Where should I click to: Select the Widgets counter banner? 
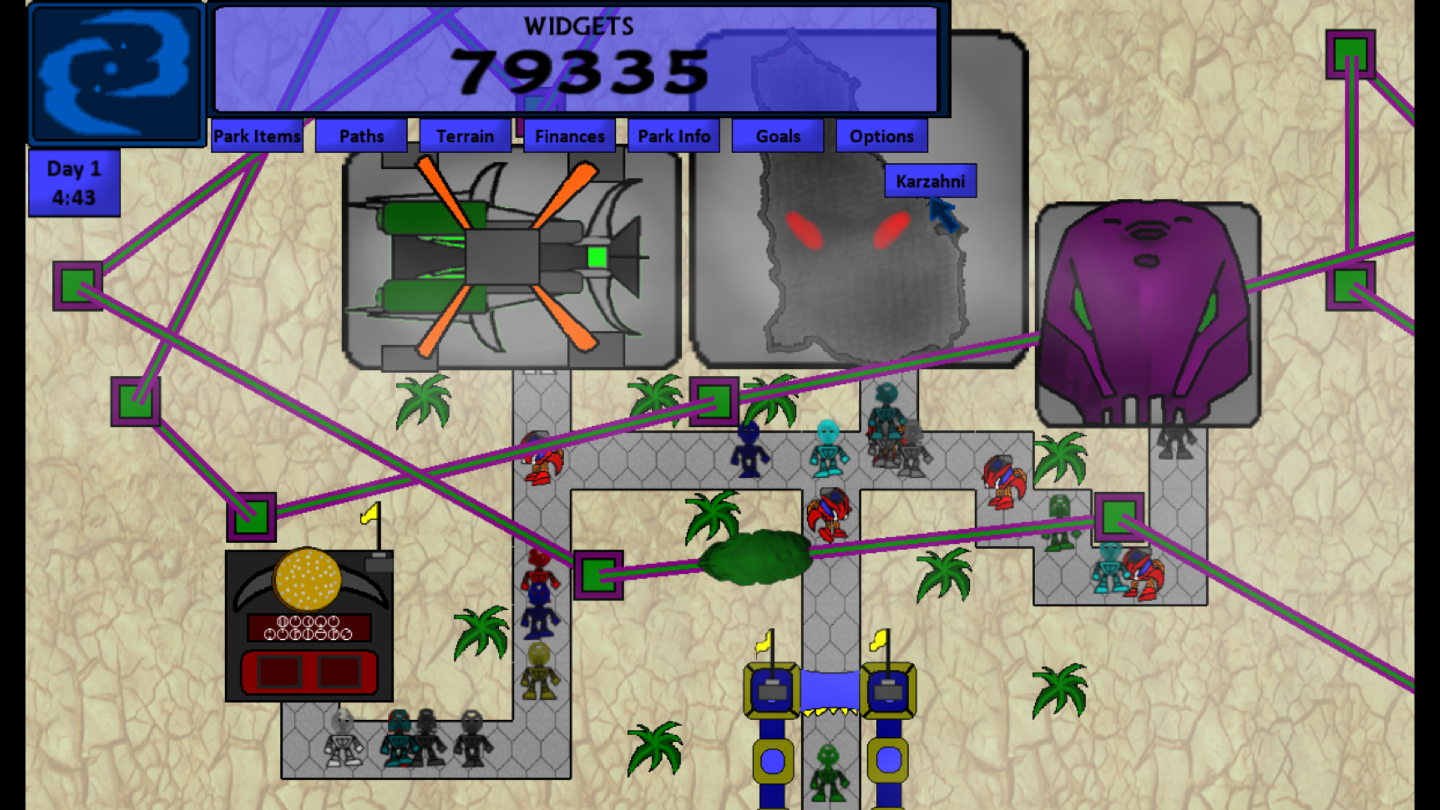(x=578, y=60)
